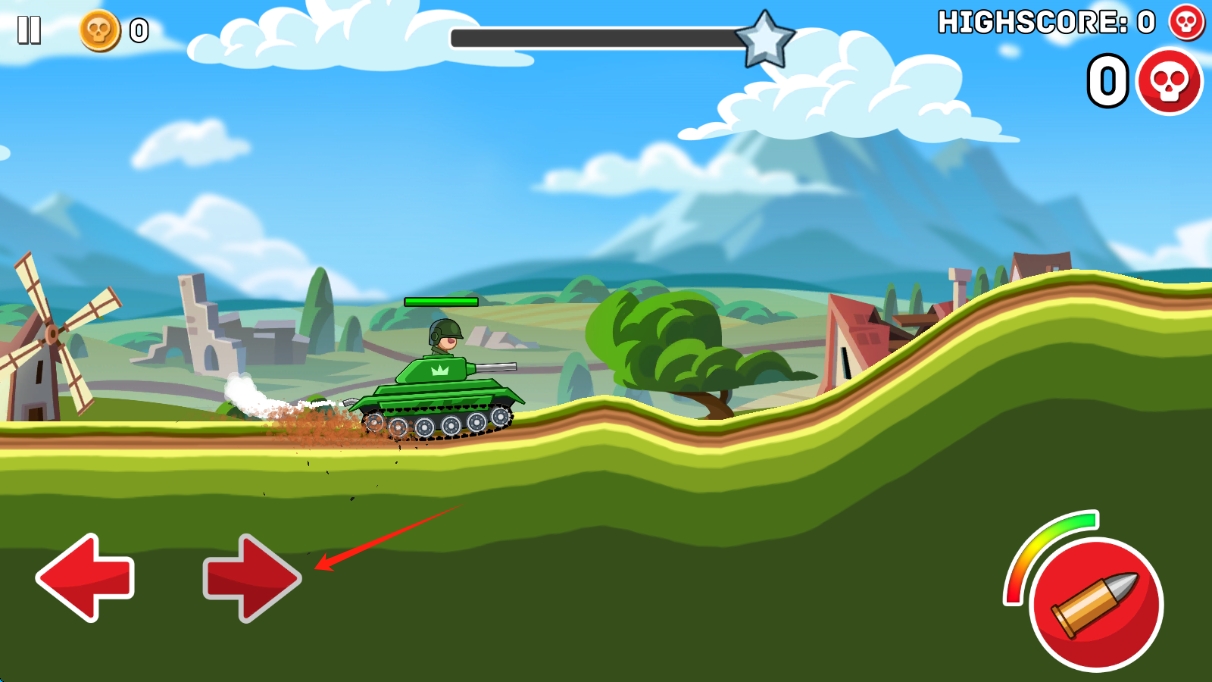The image size is (1212, 682).
Task: Tap the red left arrow button
Action: coord(85,577)
